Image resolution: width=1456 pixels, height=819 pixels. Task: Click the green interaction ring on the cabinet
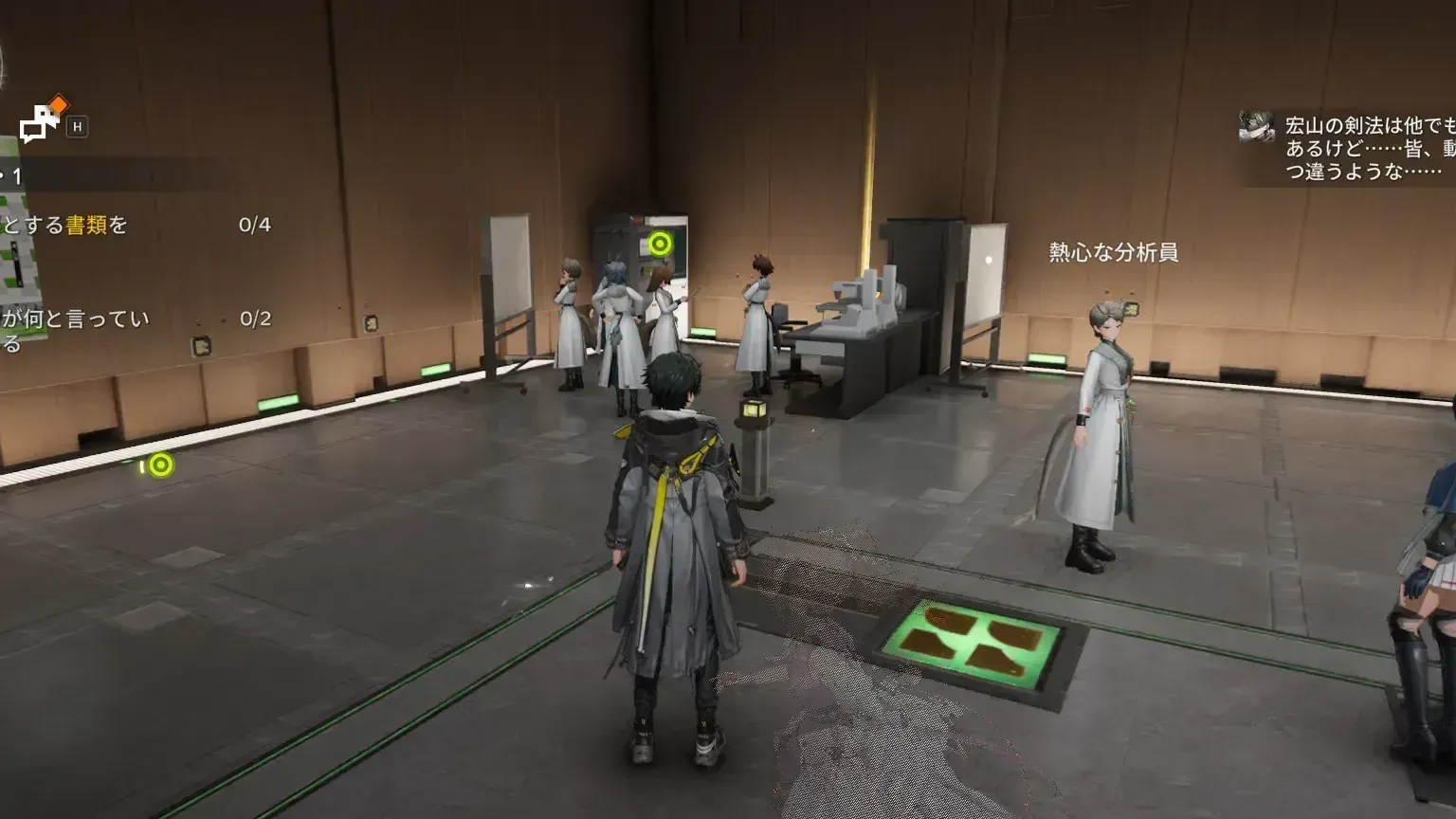pyautogui.click(x=661, y=244)
